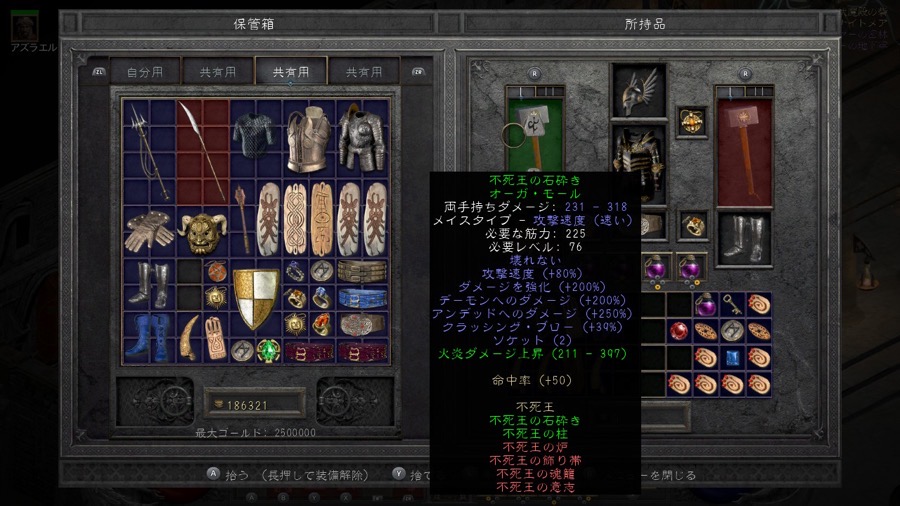Select the blue sapphire gem in inventory
The width and height of the screenshot is (900, 506).
(x=733, y=358)
